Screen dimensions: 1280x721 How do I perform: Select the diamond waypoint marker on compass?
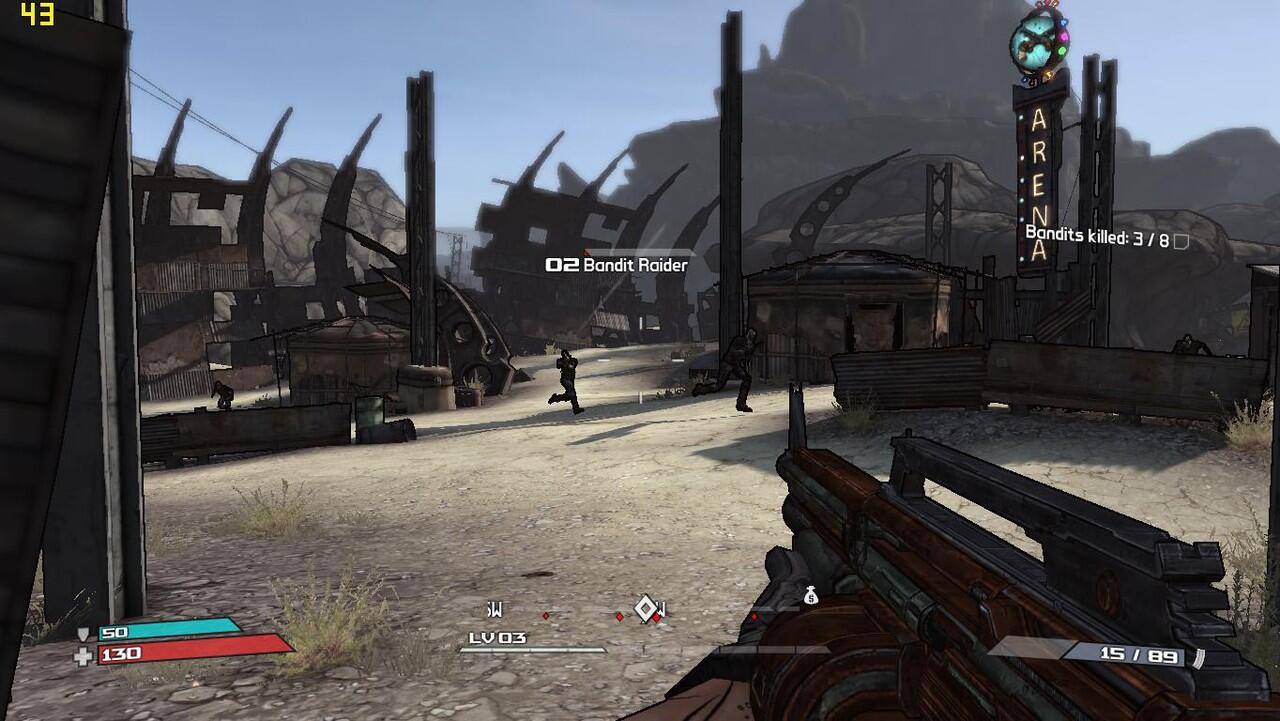click(x=646, y=607)
